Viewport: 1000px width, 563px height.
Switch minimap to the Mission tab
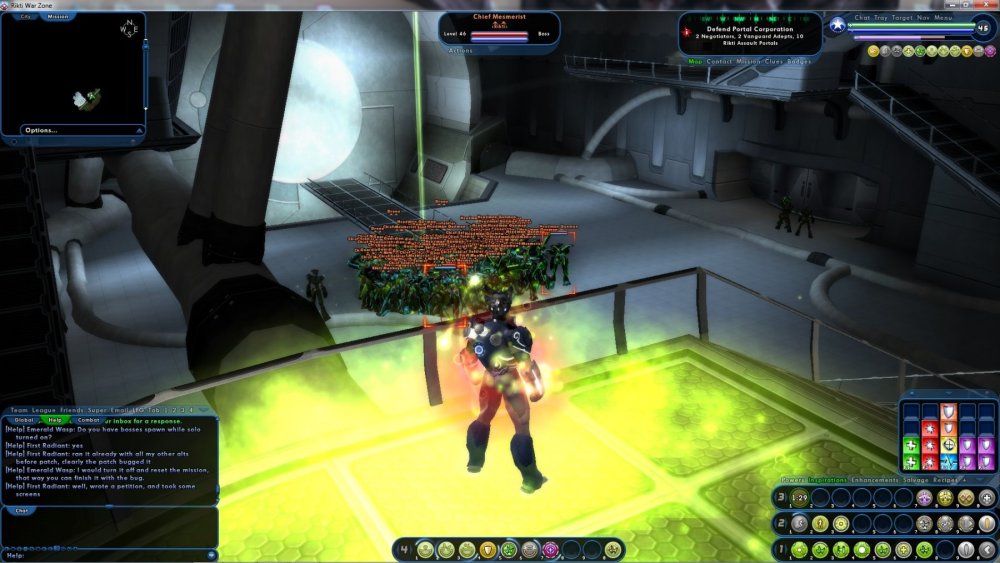(58, 17)
